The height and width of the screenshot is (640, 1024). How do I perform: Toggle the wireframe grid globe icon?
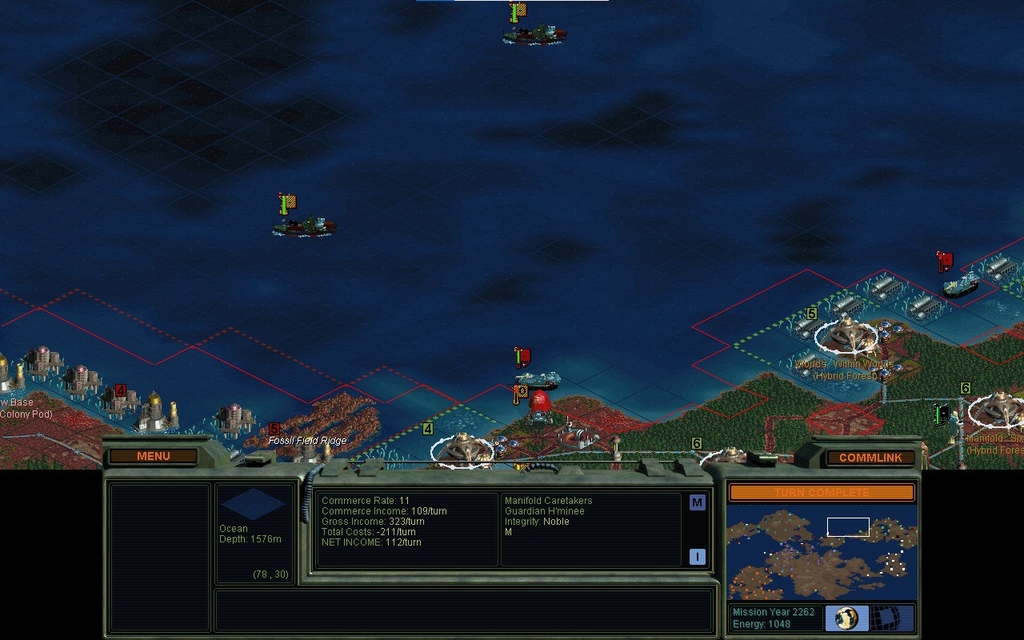[x=883, y=617]
